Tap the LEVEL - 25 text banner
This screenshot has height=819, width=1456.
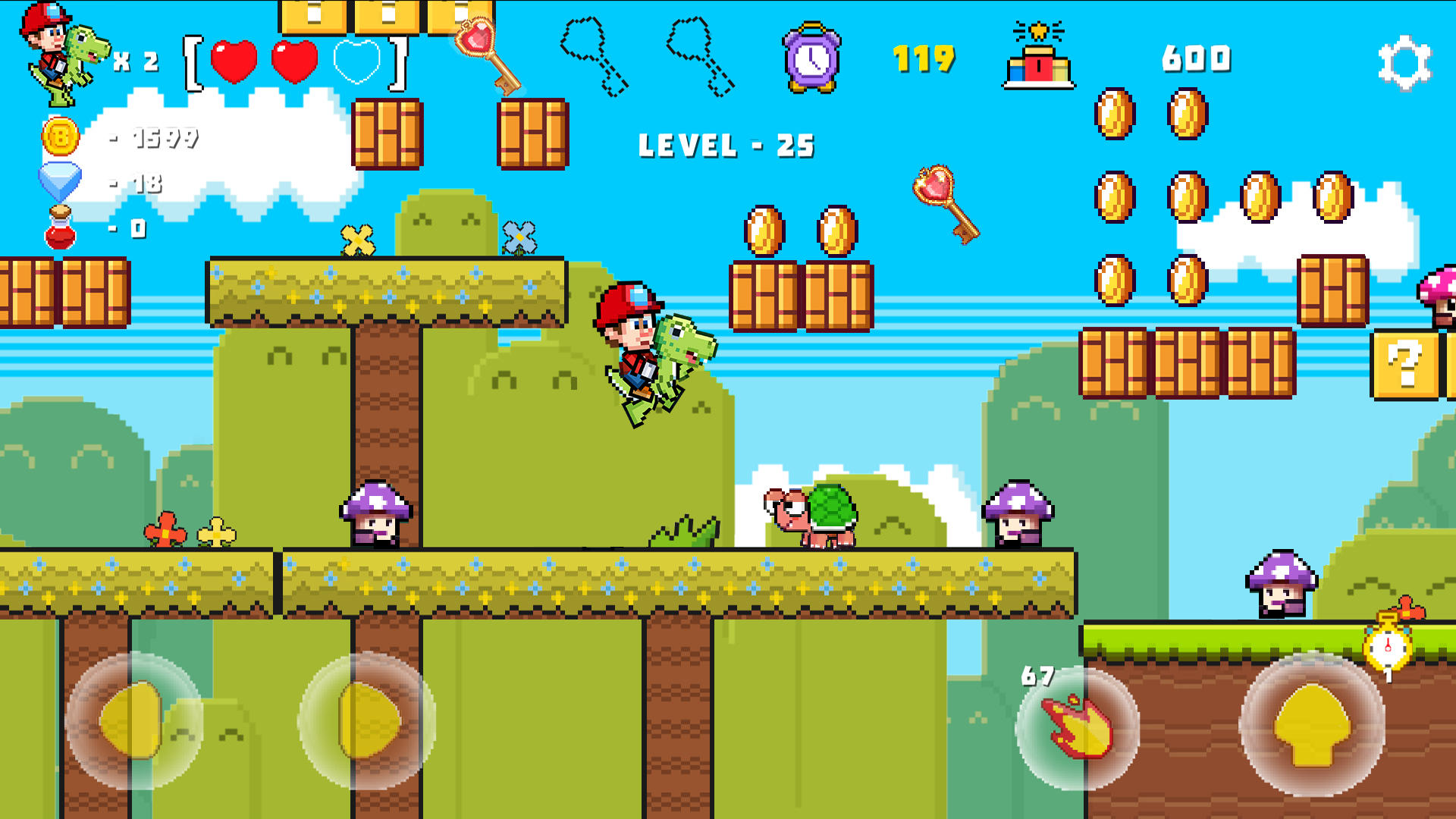click(x=726, y=143)
